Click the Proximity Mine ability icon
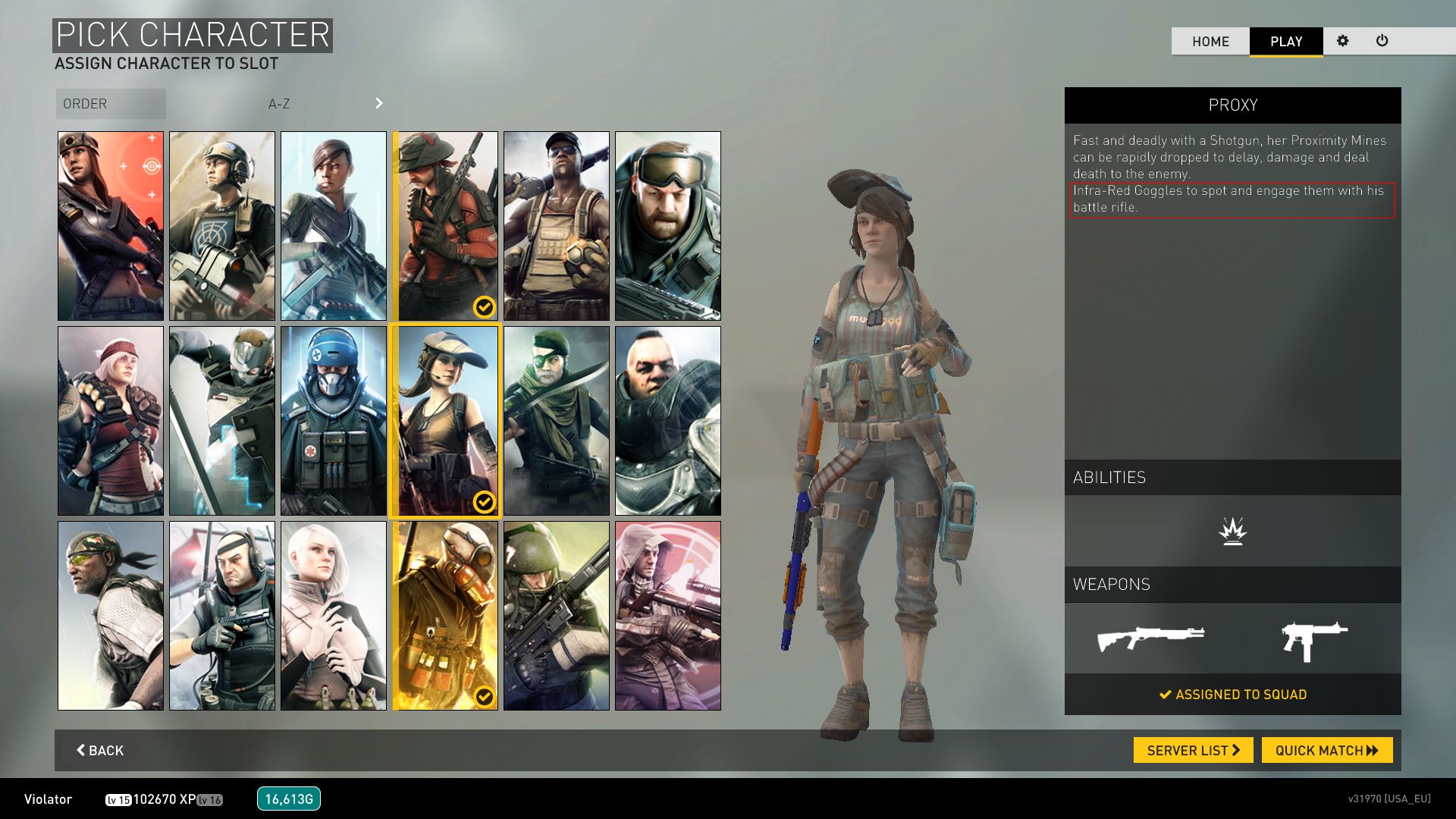This screenshot has height=819, width=1456. 1232,531
